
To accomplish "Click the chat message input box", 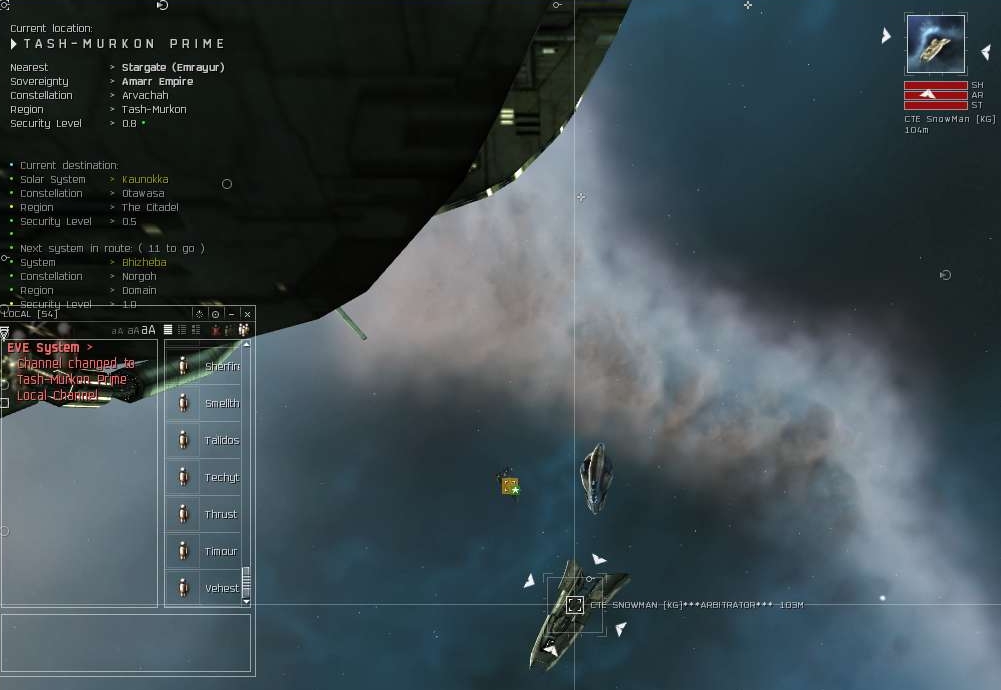I will (125, 642).
